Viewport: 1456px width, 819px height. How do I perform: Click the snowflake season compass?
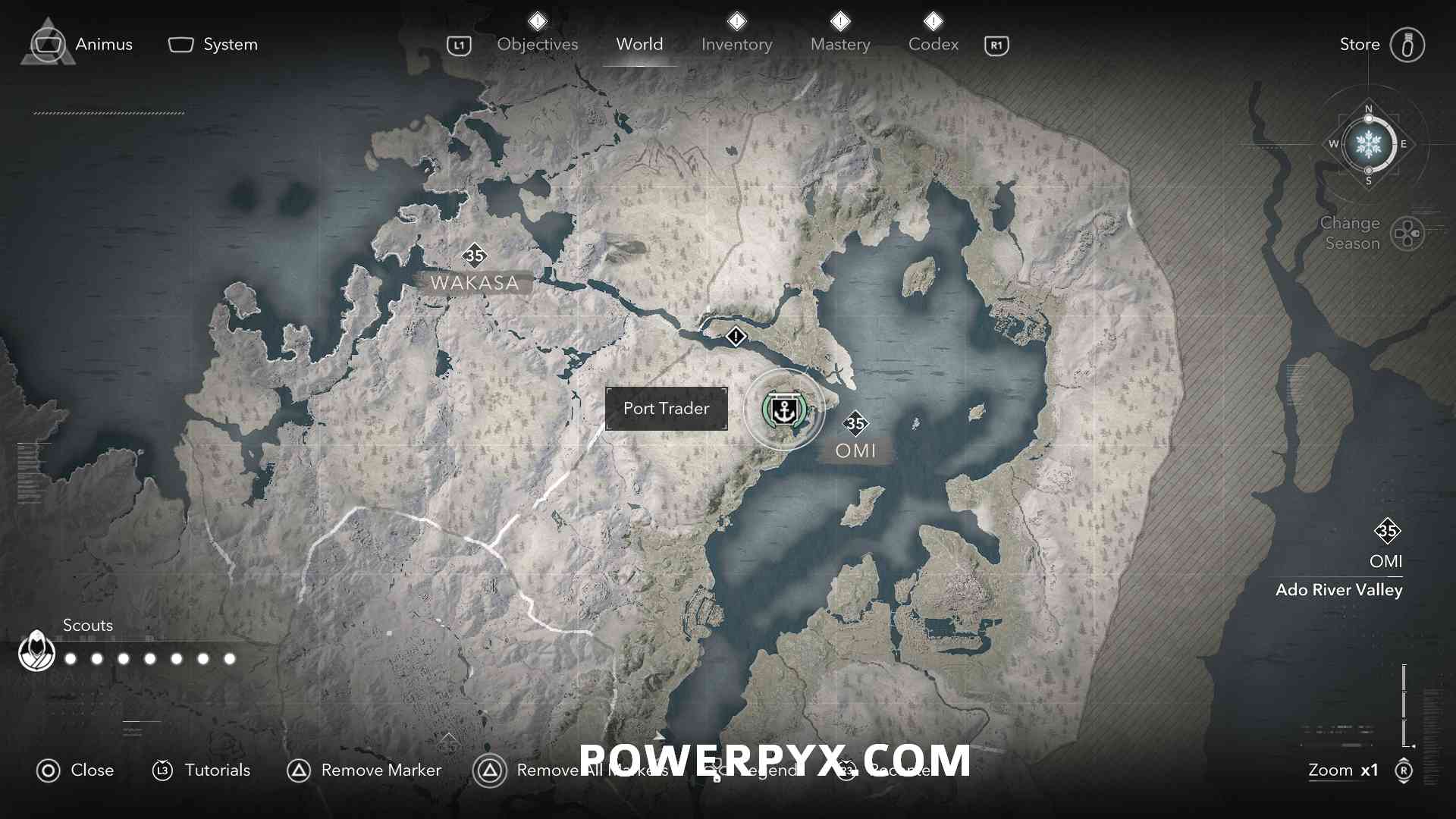click(1368, 144)
